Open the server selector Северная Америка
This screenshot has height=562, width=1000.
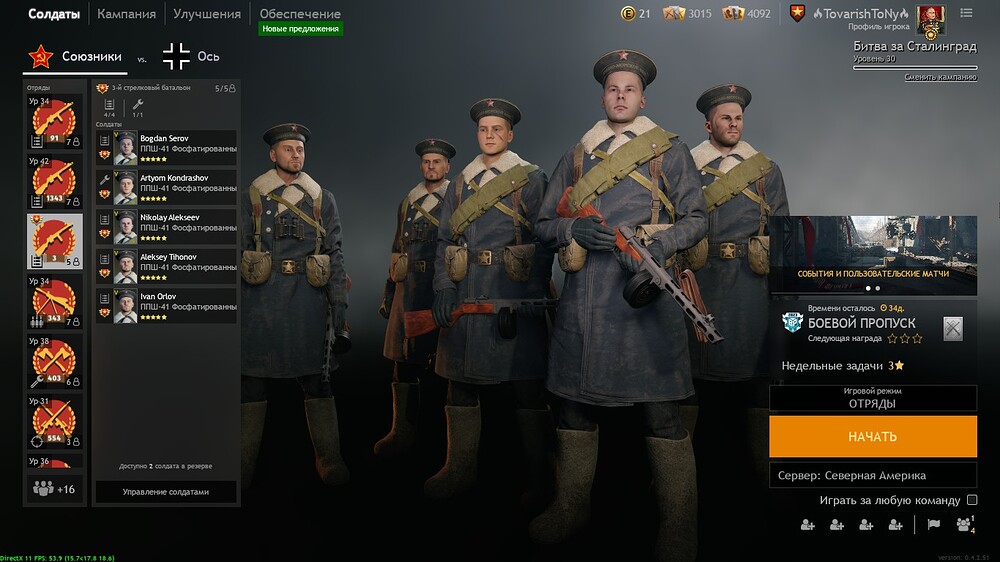tap(872, 475)
